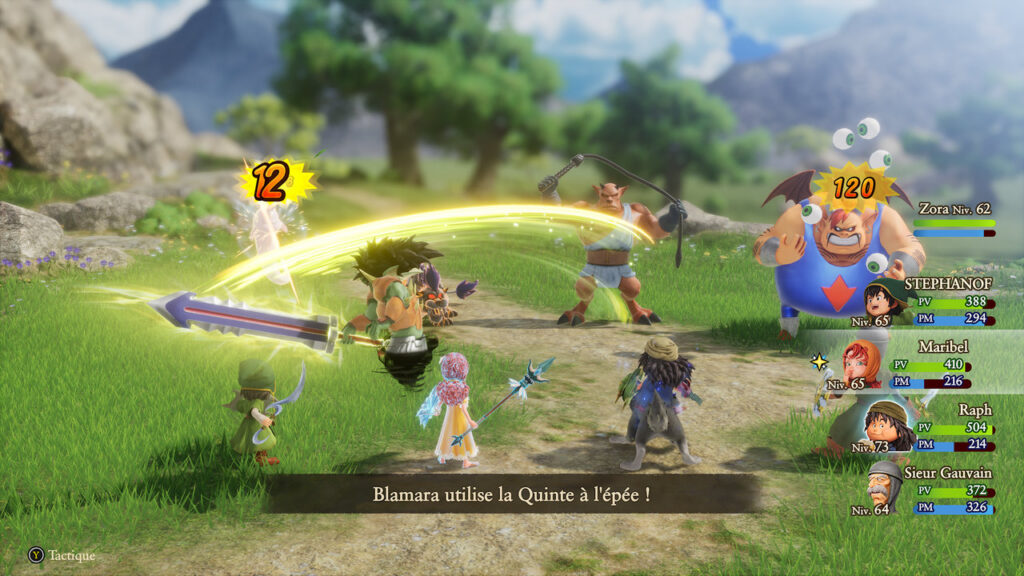Image resolution: width=1024 pixels, height=576 pixels.
Task: Select STEPHANOF's party portrait
Action: click(883, 299)
